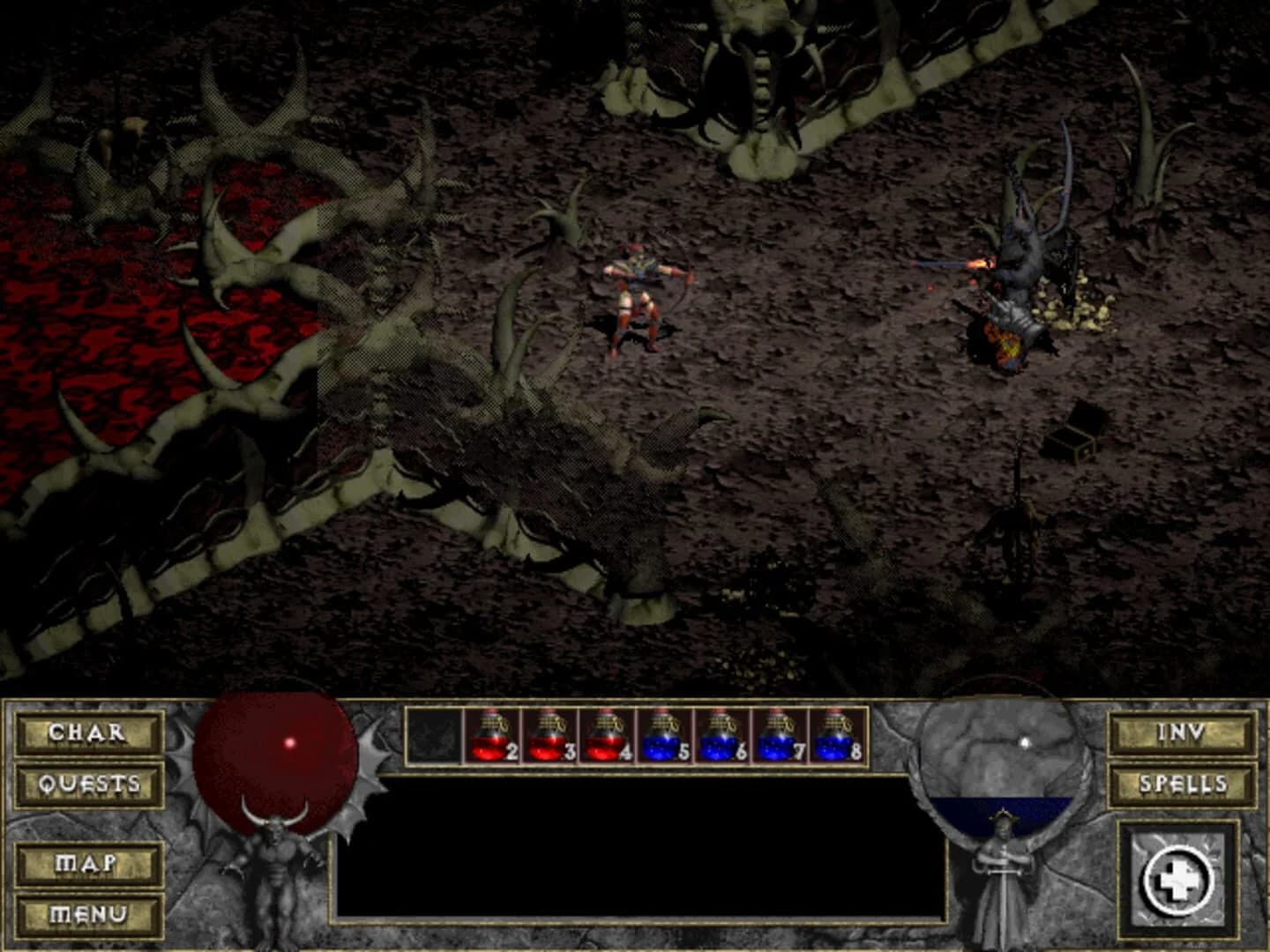Open the MAP overlay
1270x952 pixels.
pos(86,865)
